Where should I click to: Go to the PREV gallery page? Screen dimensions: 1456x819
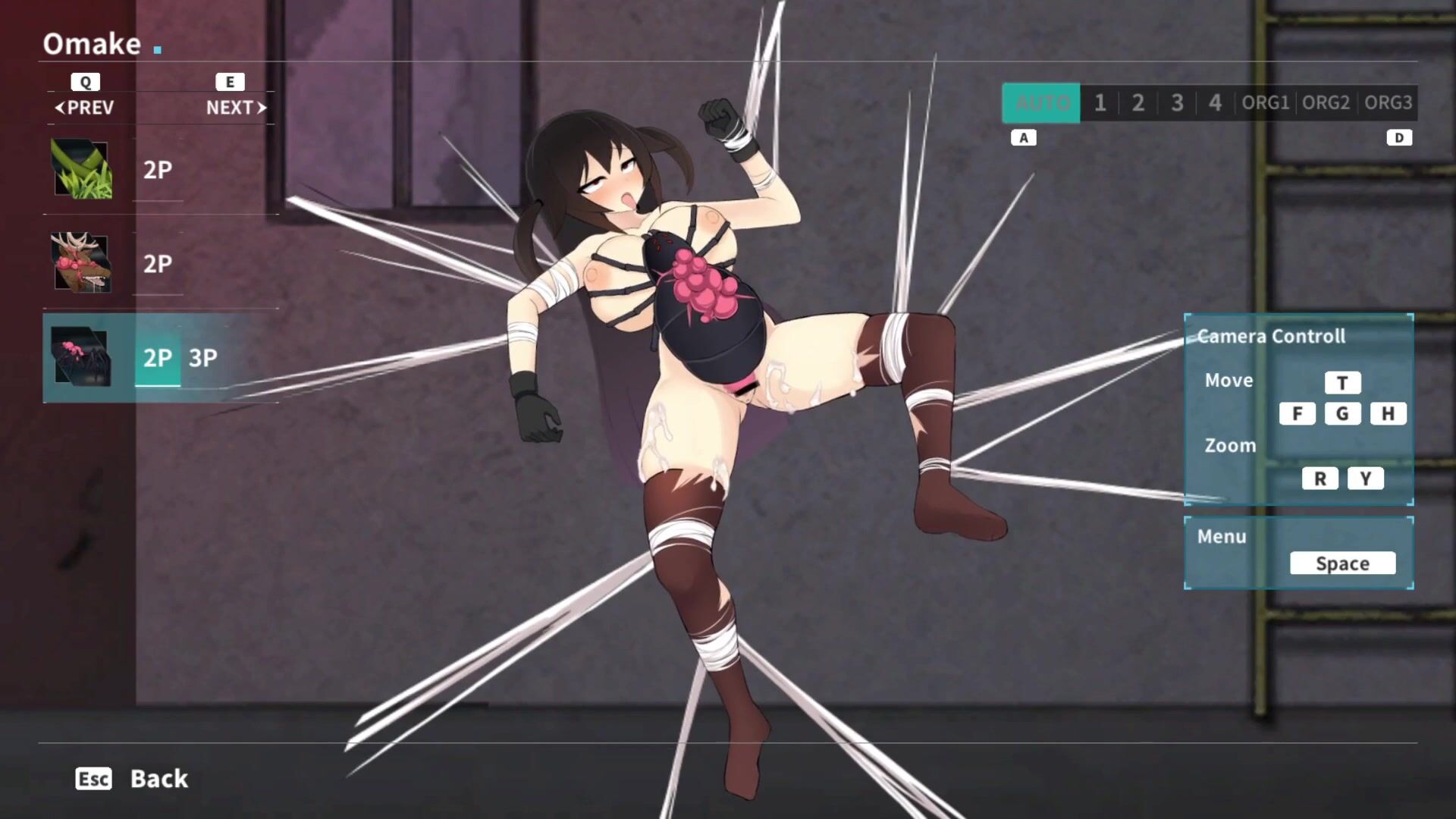[x=84, y=108]
